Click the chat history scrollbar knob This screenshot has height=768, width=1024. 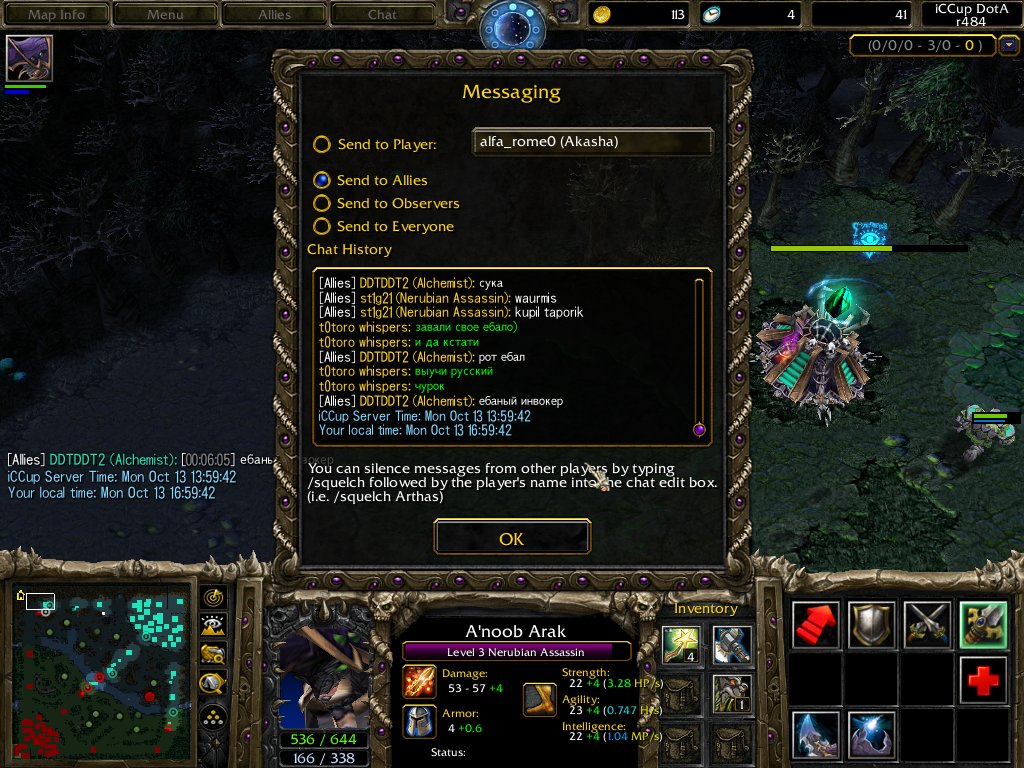(699, 430)
